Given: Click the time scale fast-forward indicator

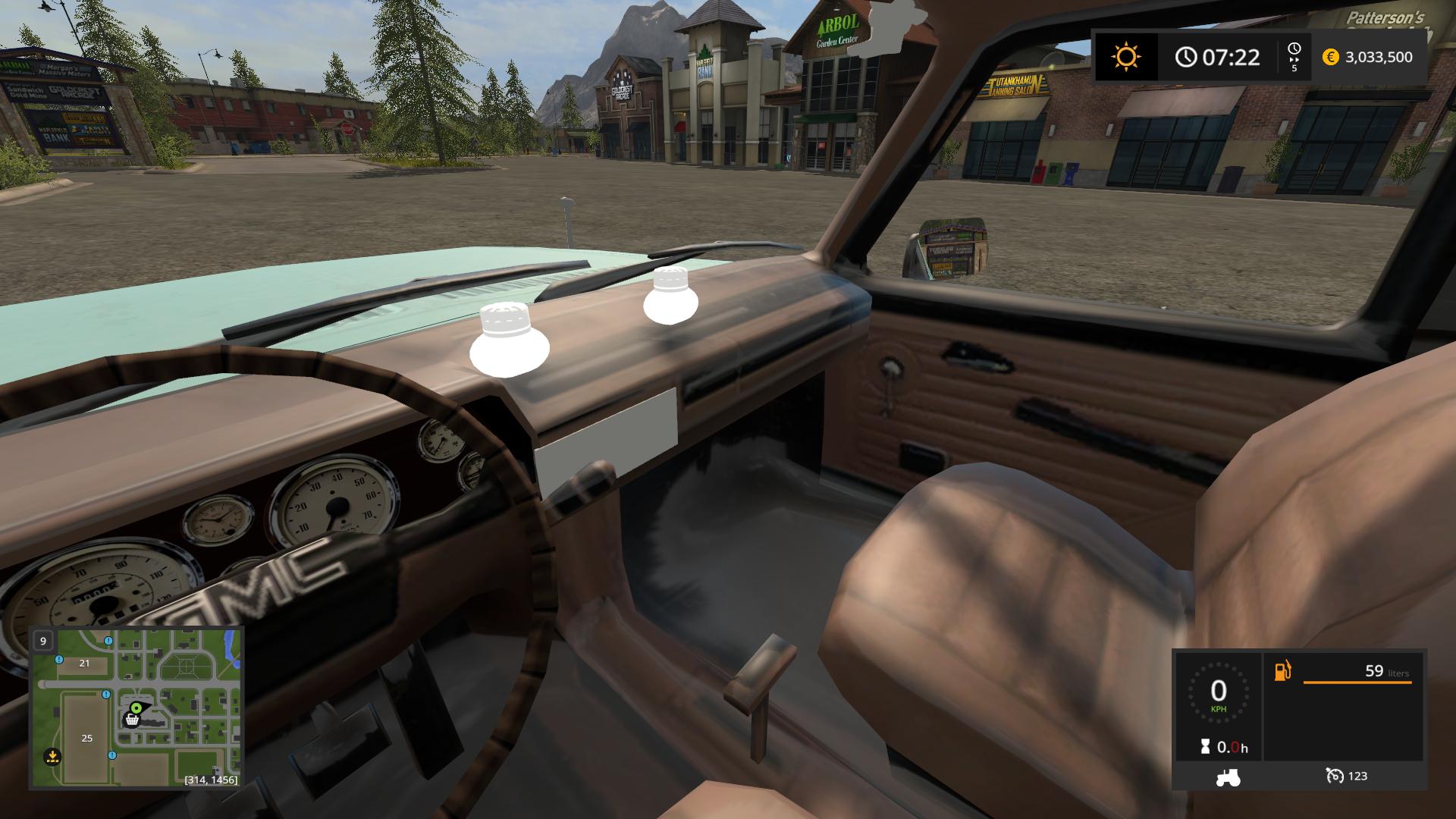Looking at the screenshot, I should coord(1294,57).
